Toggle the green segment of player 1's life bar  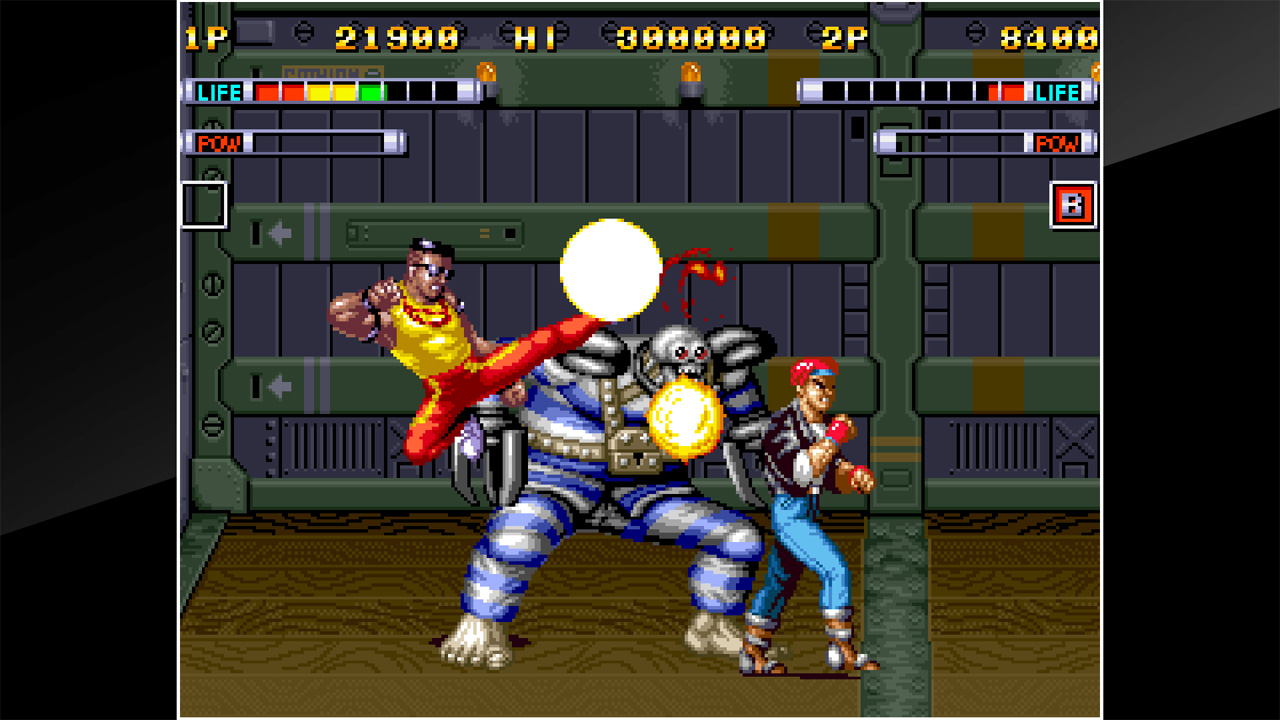click(x=370, y=92)
